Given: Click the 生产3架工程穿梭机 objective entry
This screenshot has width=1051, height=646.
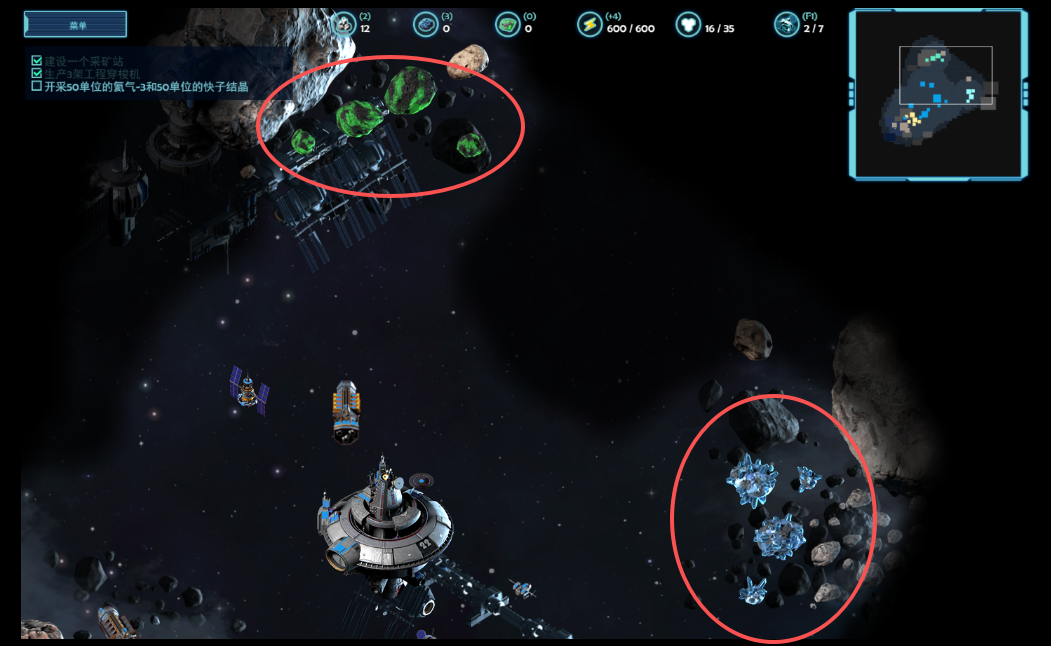Looking at the screenshot, I should pos(98,74).
